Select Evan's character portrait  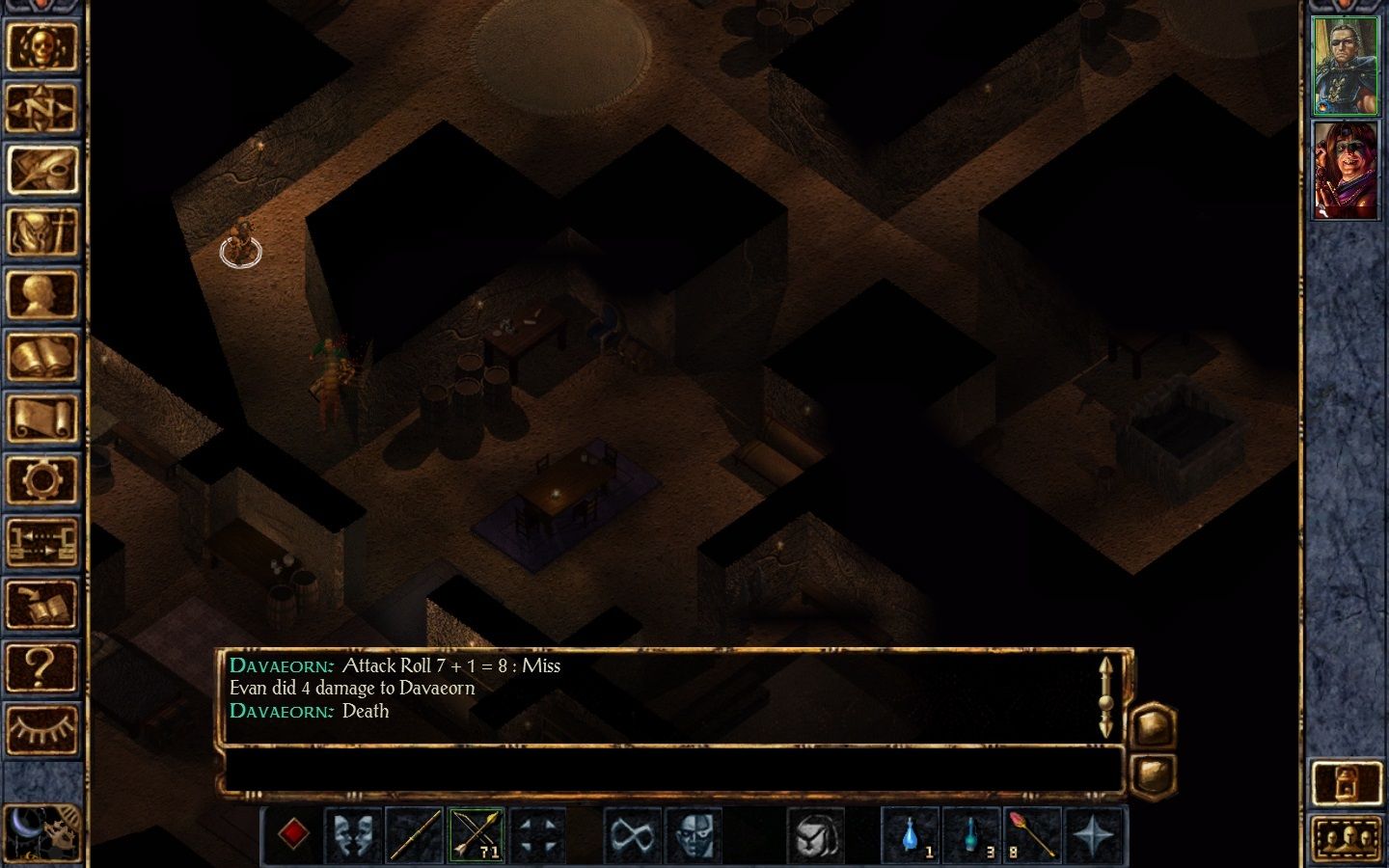pyautogui.click(x=1345, y=63)
